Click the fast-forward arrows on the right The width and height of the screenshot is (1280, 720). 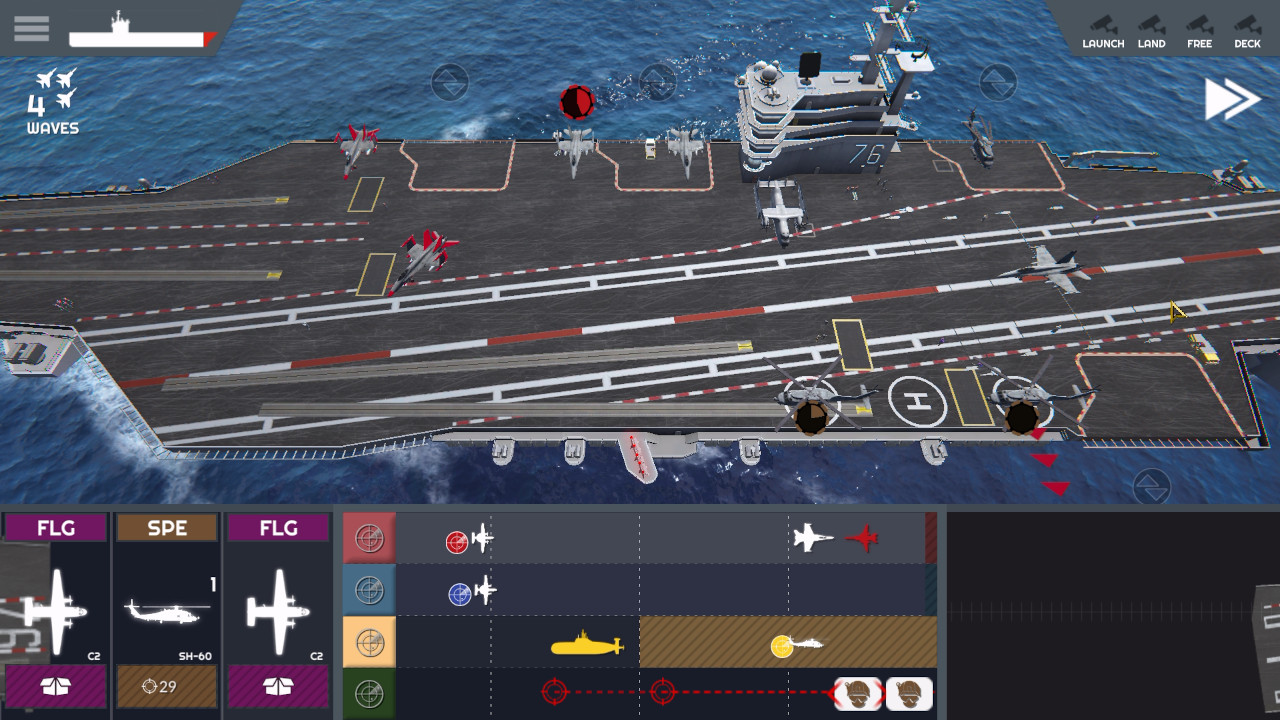tap(1233, 97)
